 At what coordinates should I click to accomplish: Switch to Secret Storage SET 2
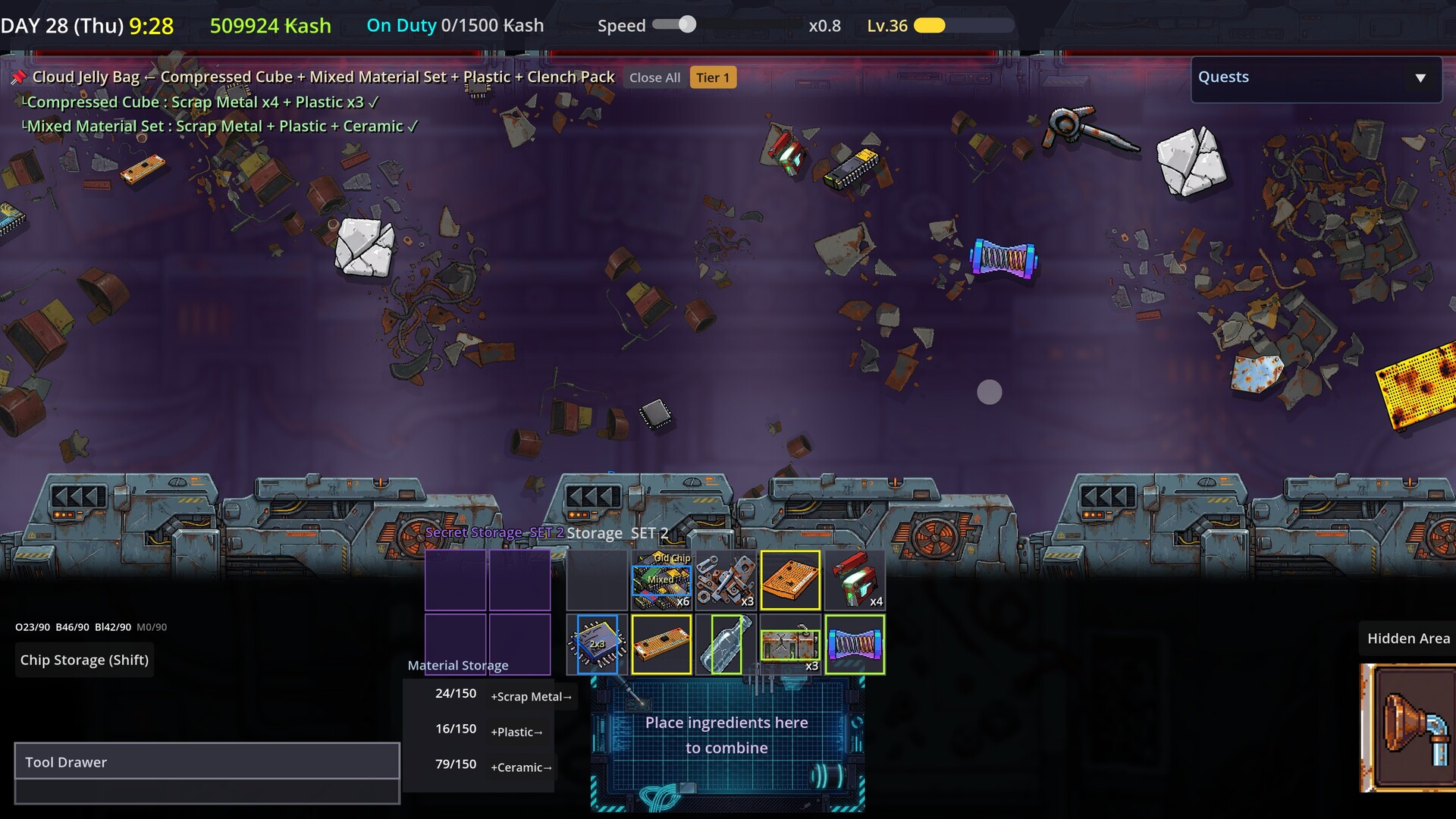(494, 532)
